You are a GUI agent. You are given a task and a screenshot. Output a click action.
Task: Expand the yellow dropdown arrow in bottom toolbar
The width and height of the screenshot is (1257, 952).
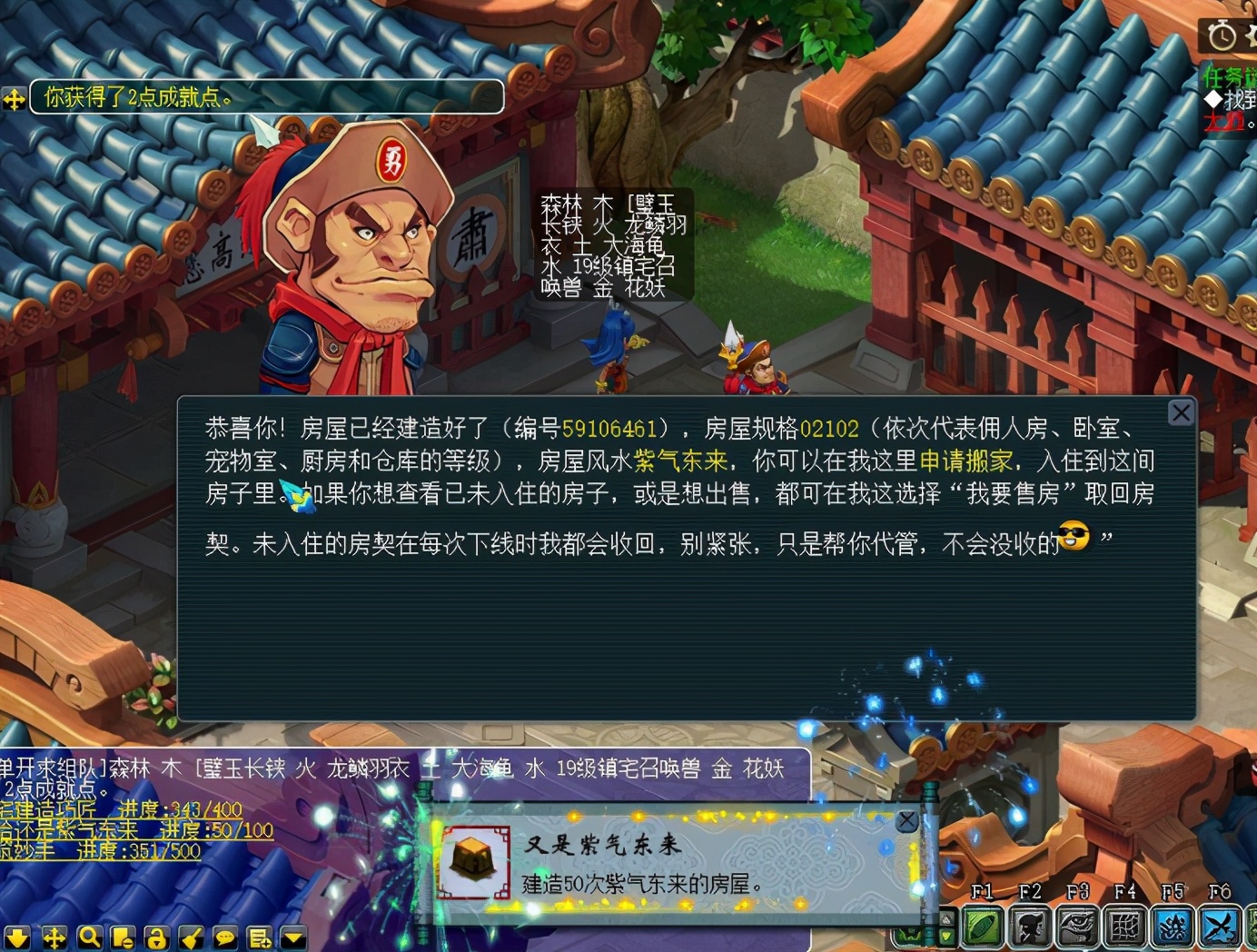(x=292, y=937)
